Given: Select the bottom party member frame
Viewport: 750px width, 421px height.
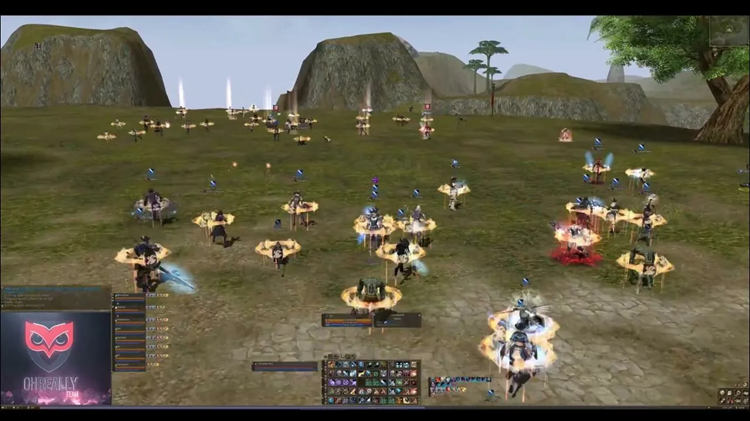Looking at the screenshot, I should 130,366.
